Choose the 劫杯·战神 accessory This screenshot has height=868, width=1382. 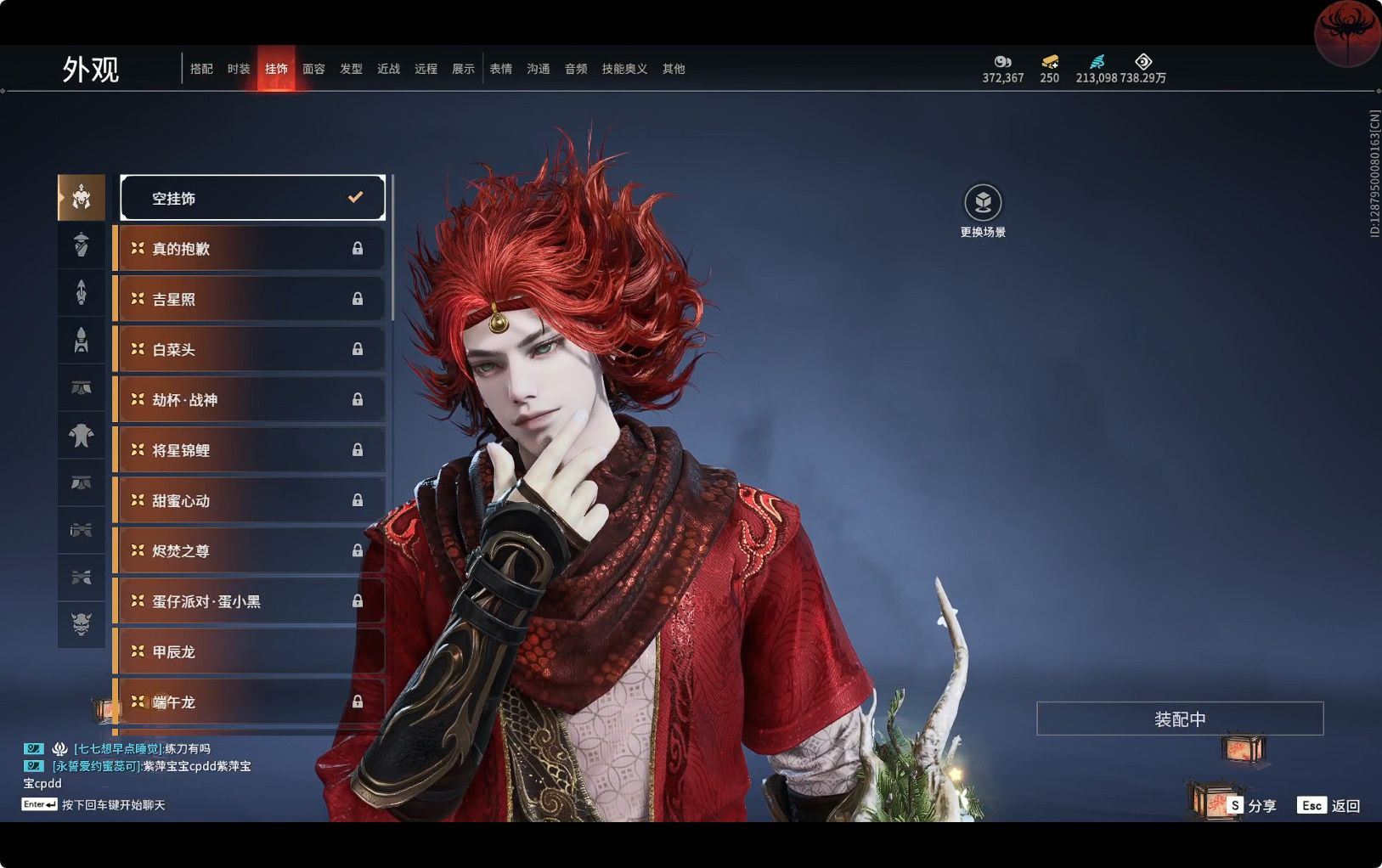(x=249, y=399)
